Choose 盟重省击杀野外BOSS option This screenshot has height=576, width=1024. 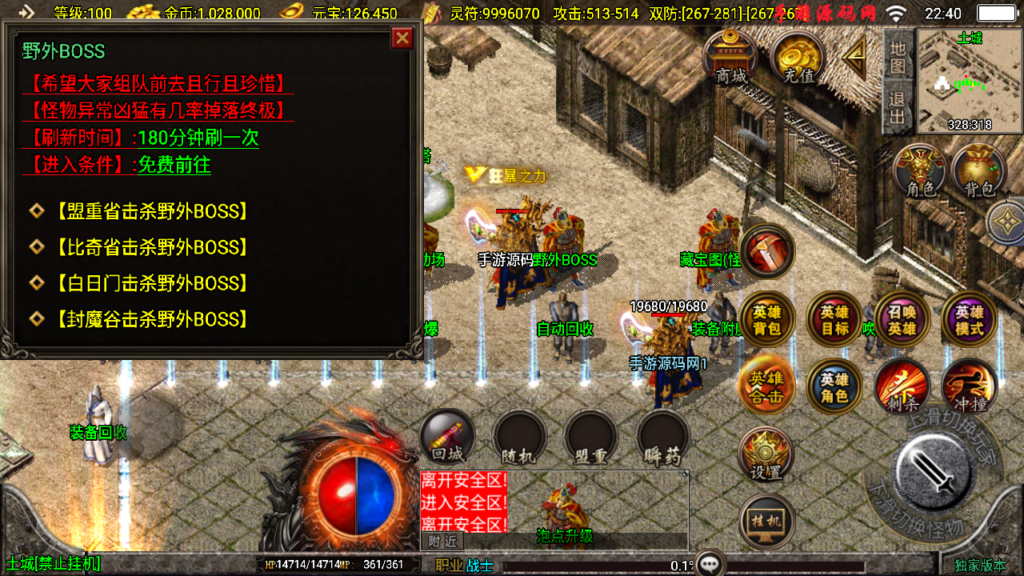pos(150,211)
